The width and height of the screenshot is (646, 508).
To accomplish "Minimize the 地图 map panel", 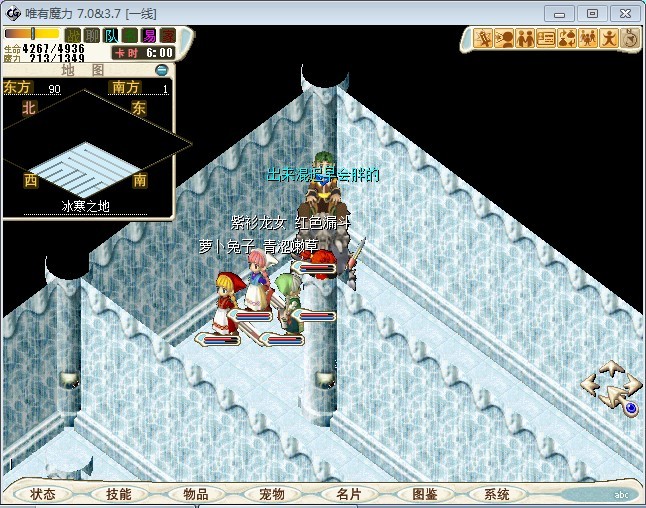I will point(162,70).
